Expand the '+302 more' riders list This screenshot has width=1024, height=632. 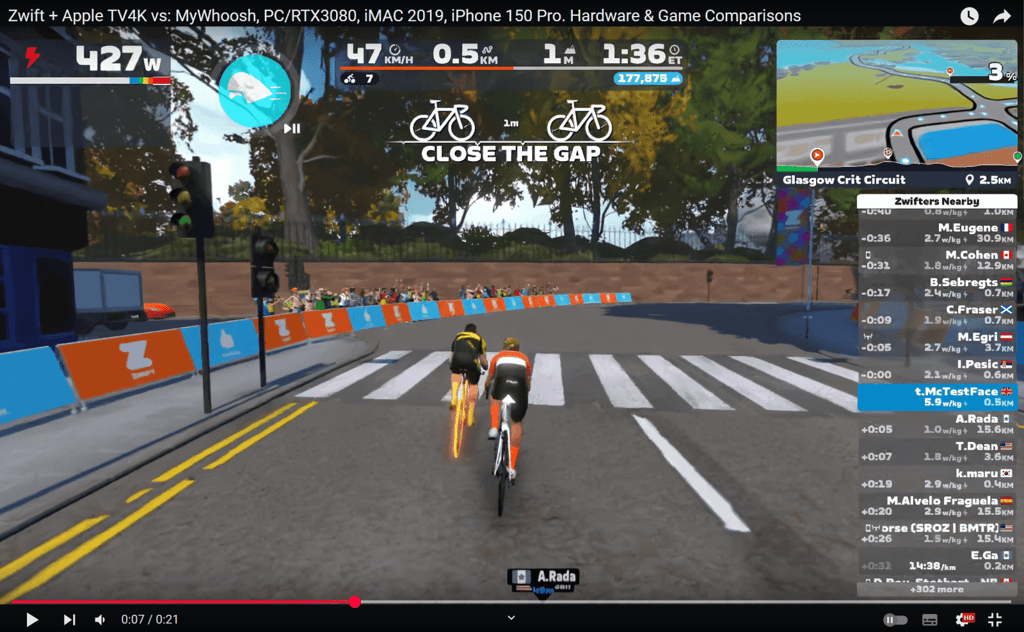click(x=936, y=589)
